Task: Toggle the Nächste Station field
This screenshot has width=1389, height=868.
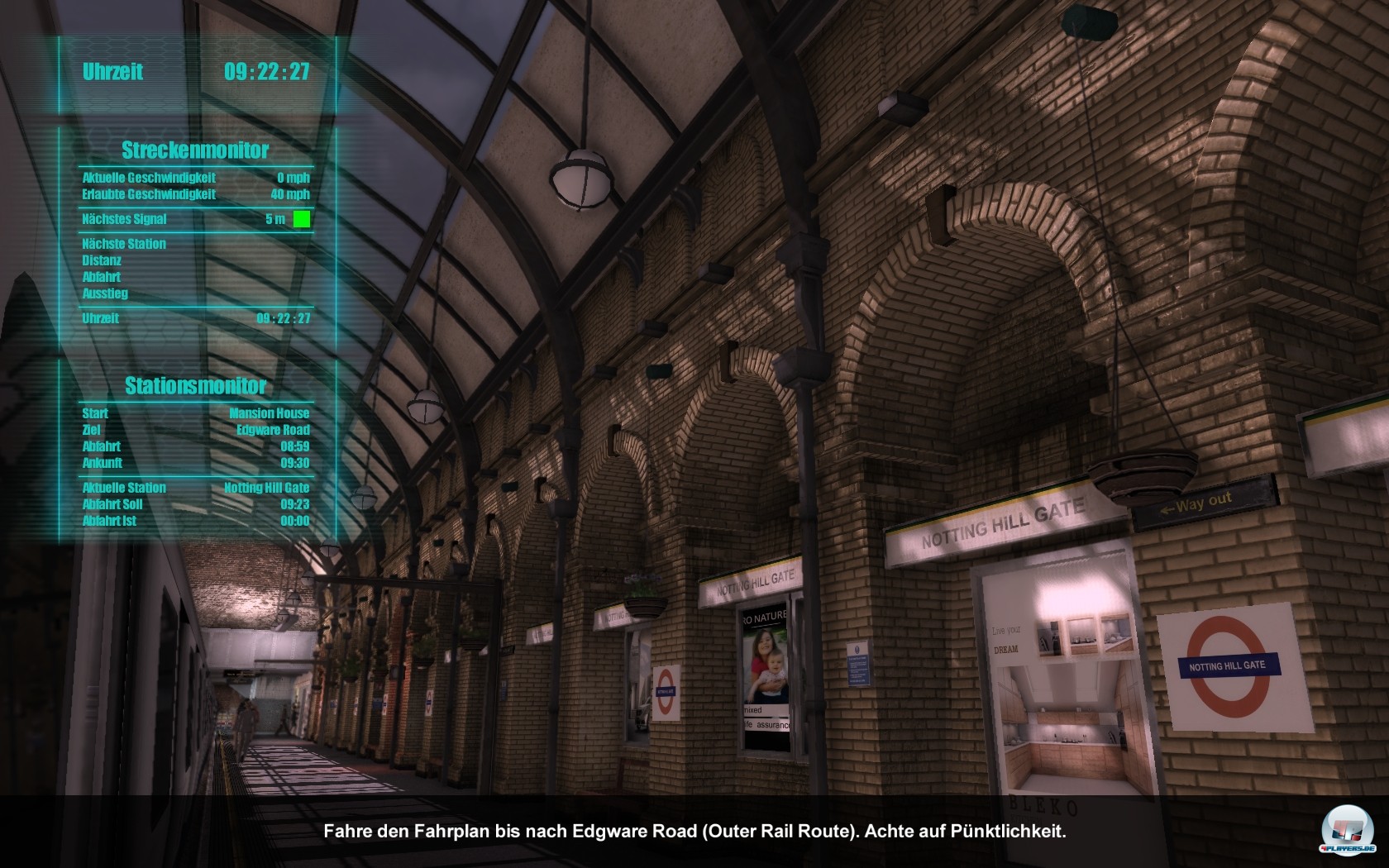Action: (122, 243)
